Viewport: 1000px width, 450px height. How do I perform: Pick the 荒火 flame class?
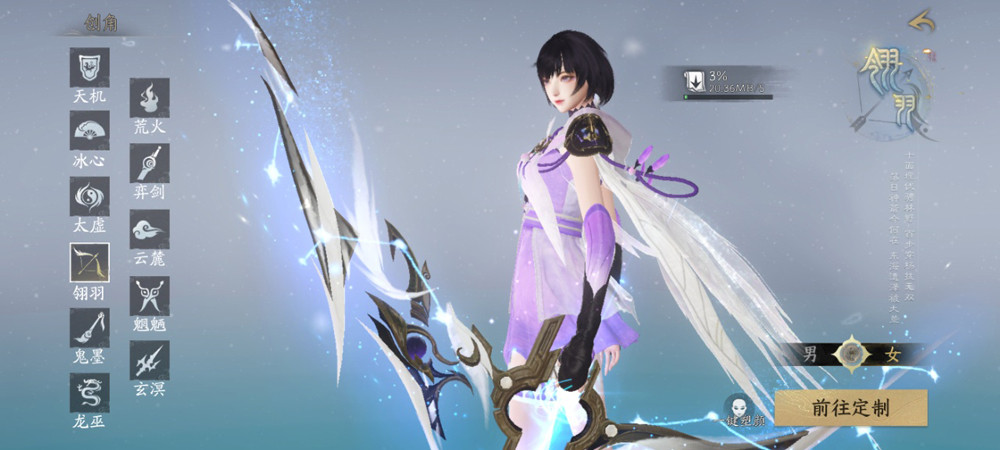tap(149, 98)
